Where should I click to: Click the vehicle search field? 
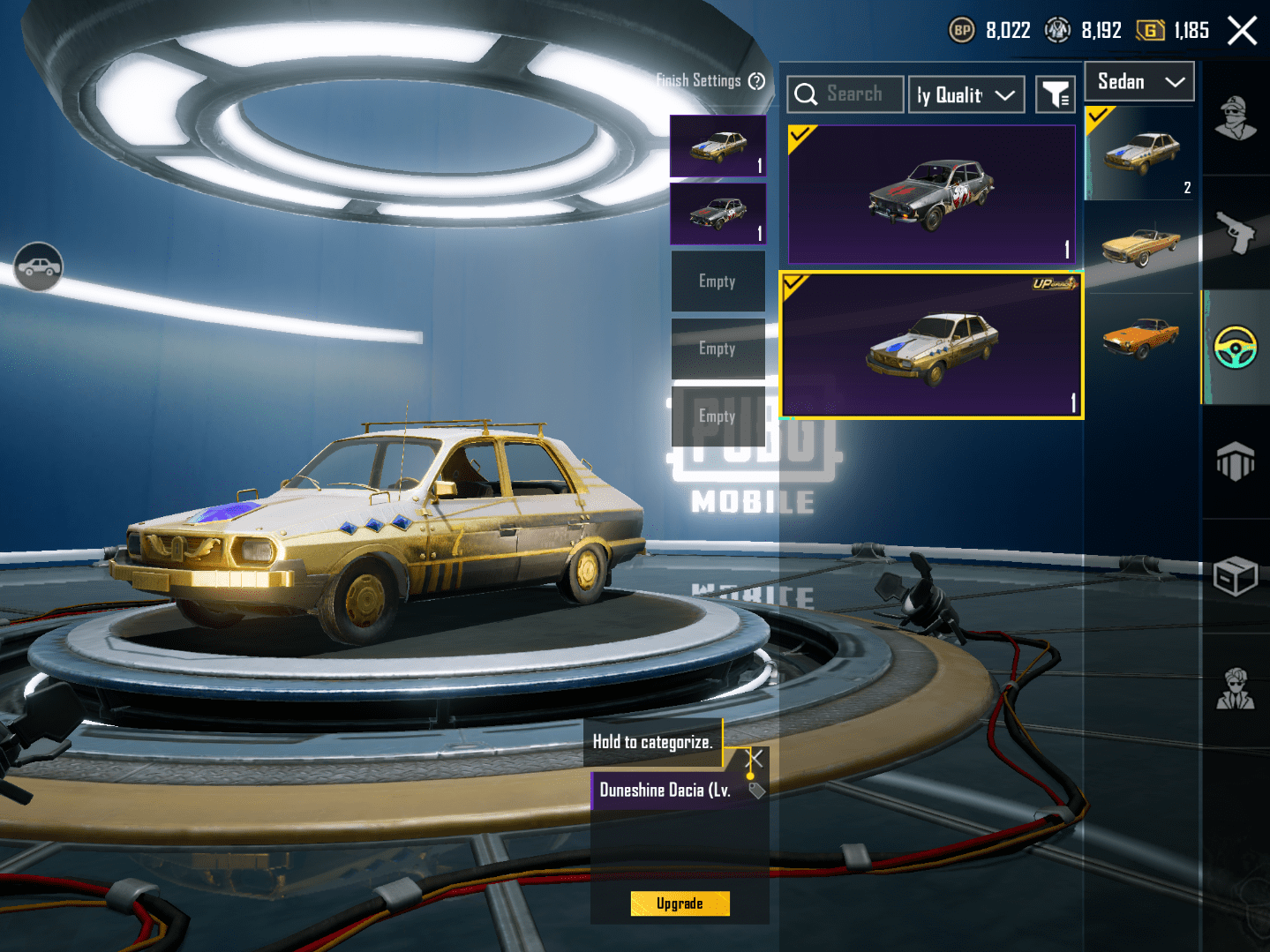(845, 94)
